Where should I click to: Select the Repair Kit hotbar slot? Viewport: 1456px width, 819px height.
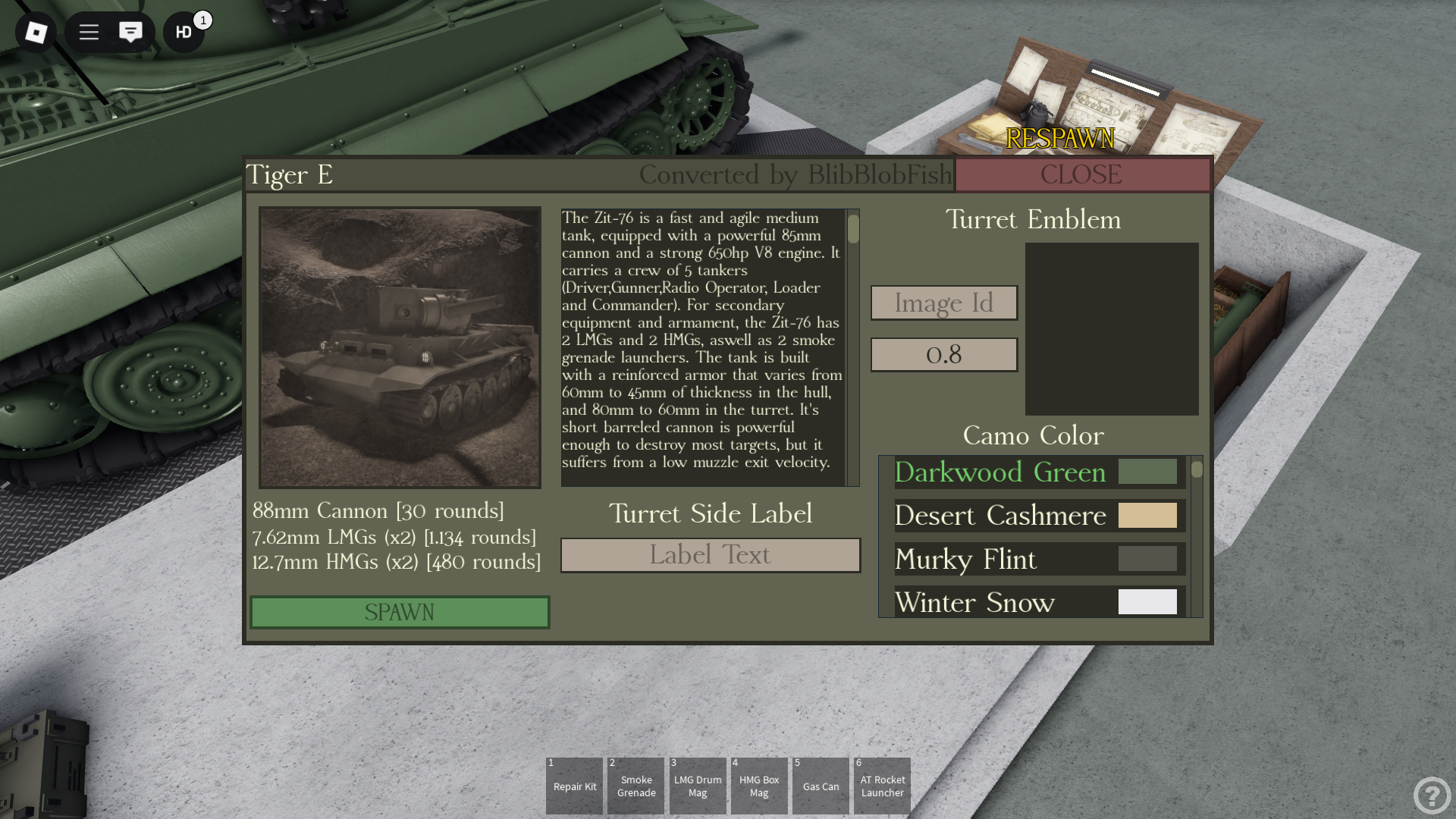click(x=574, y=786)
